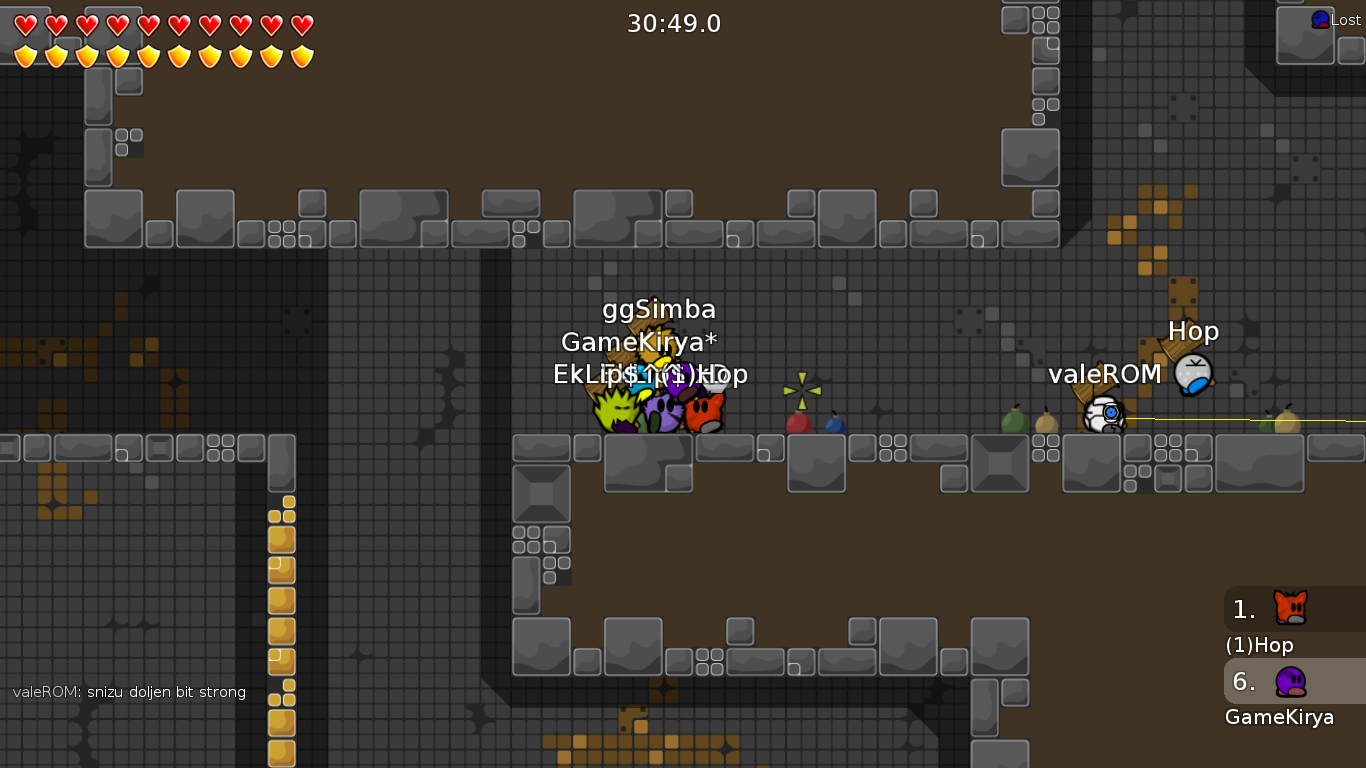Open the Hop player nameplate details

[x=1195, y=330]
